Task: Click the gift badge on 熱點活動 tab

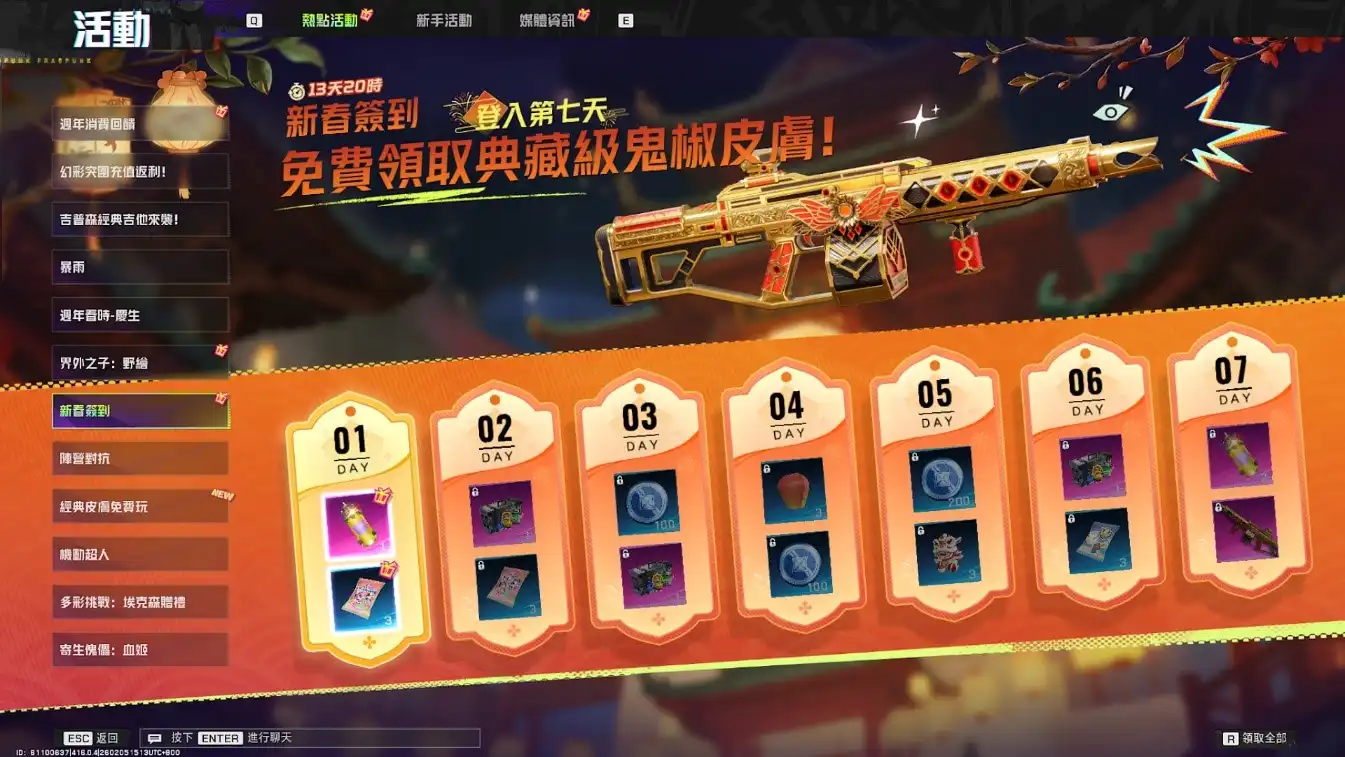Action: coord(366,15)
